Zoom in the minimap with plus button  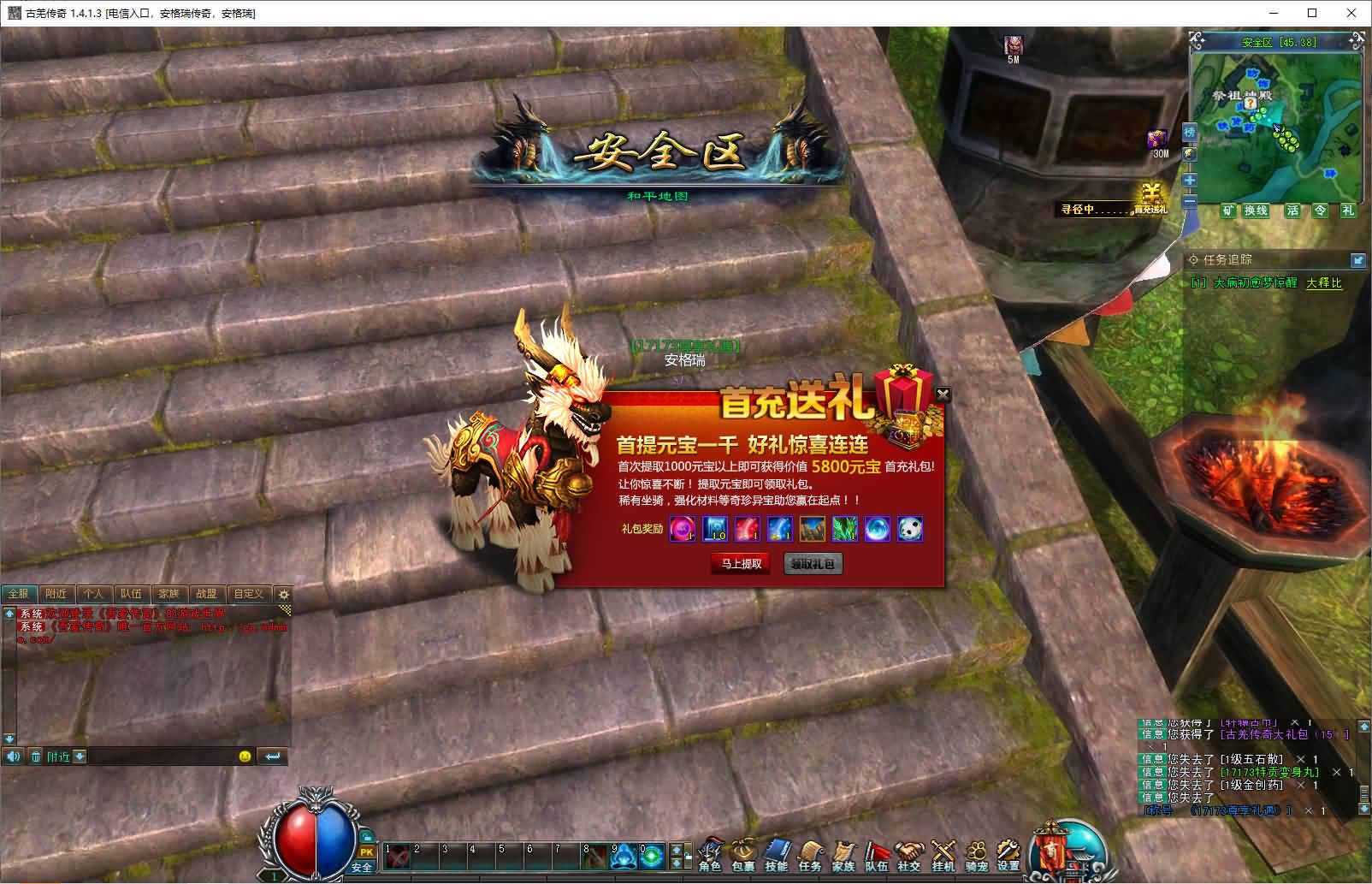click(x=1190, y=181)
